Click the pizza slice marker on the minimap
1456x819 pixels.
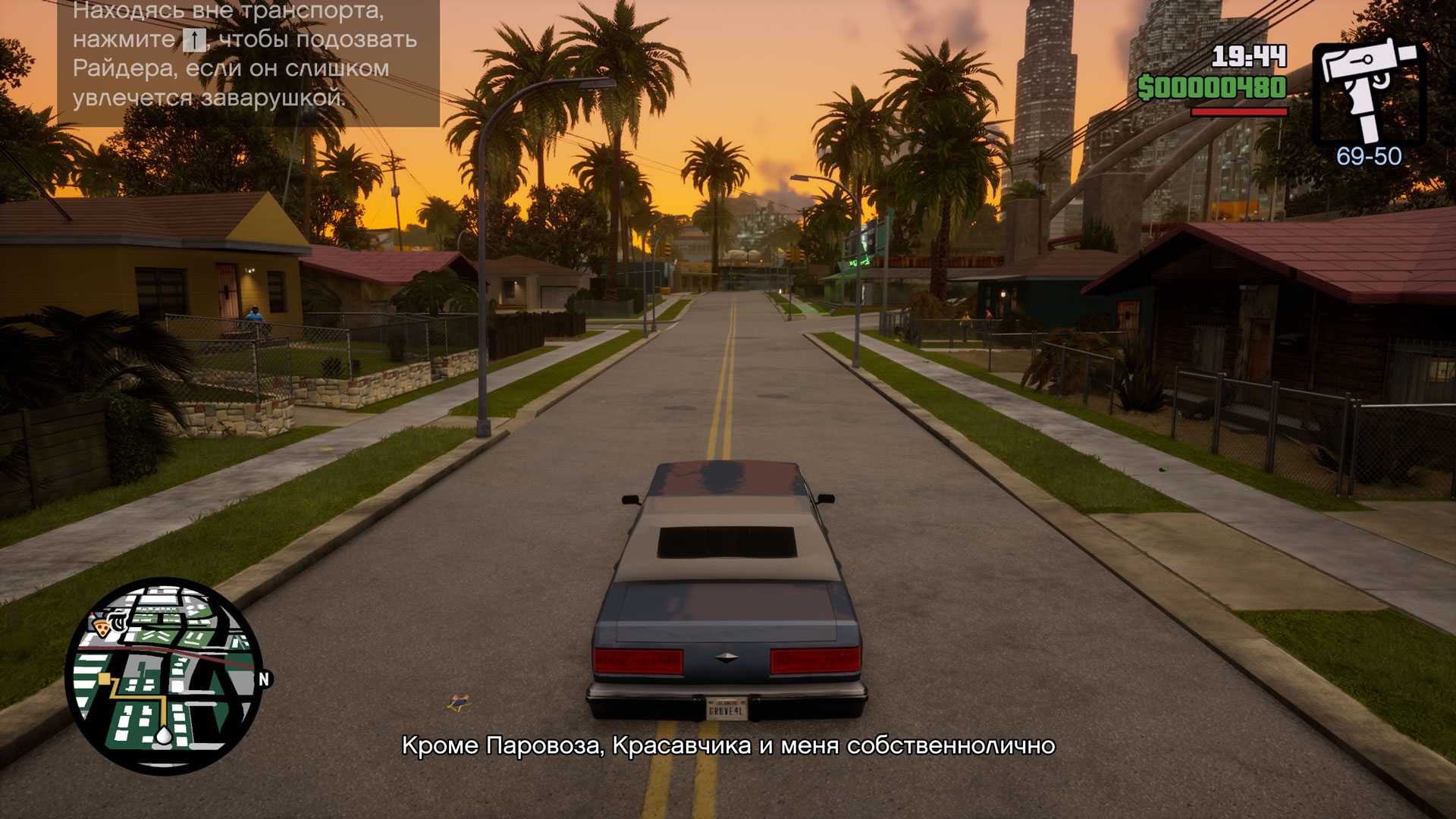coord(101,626)
